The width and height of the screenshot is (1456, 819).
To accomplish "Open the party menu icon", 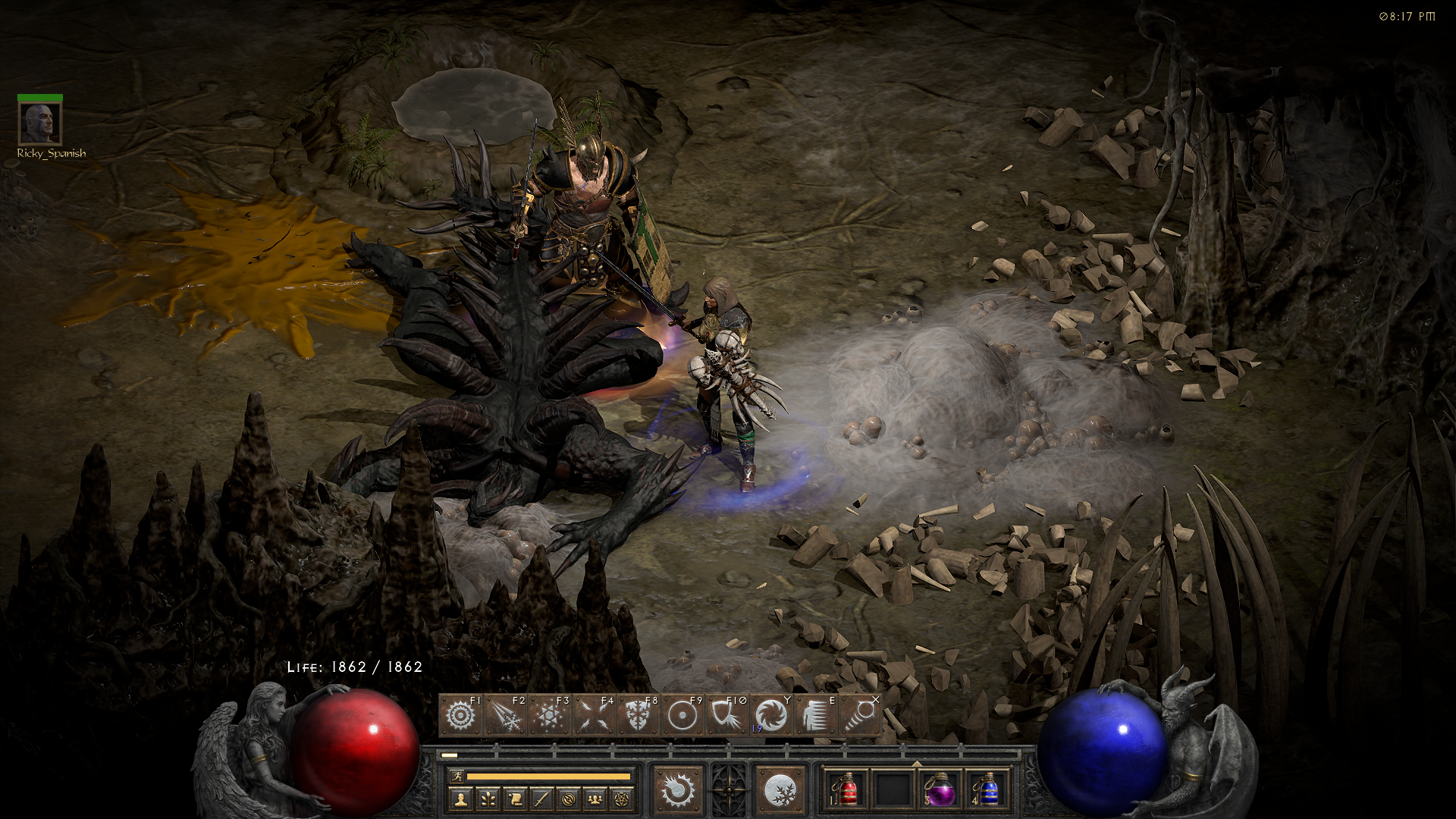I will [595, 799].
